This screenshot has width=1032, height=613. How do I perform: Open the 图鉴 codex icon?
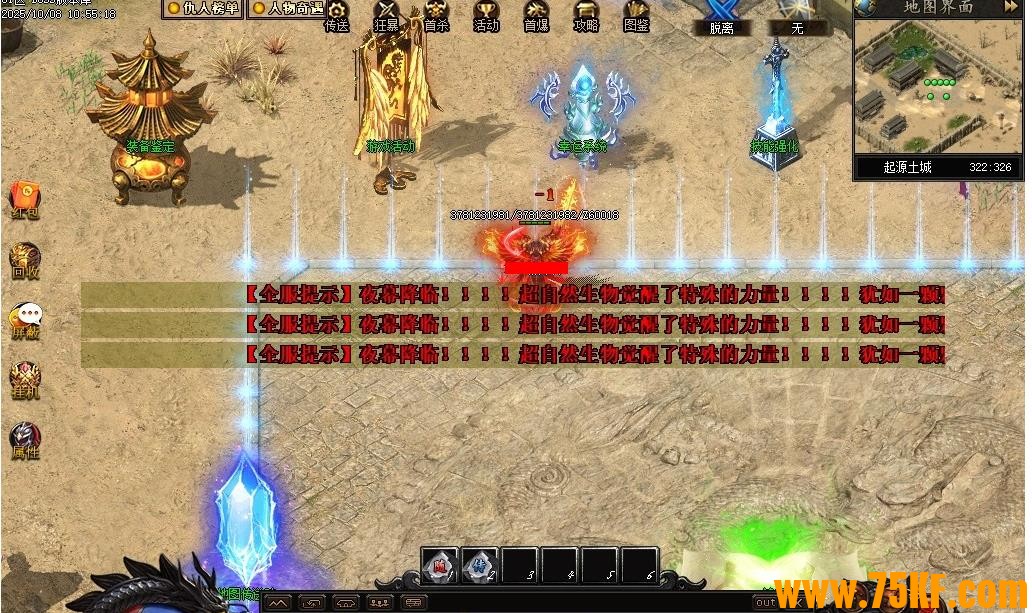coord(636,16)
